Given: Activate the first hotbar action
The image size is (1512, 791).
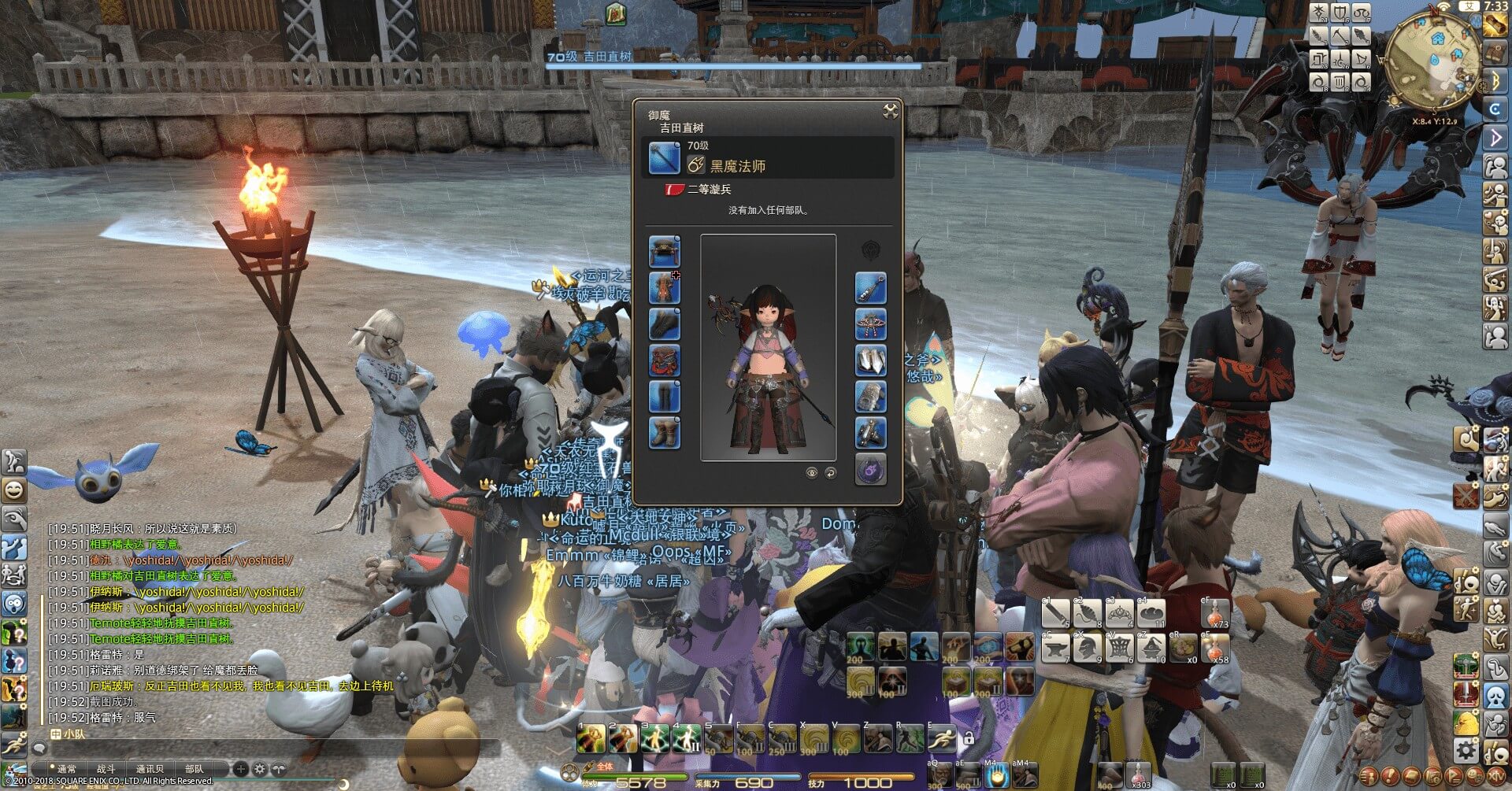Looking at the screenshot, I should coord(591,740).
